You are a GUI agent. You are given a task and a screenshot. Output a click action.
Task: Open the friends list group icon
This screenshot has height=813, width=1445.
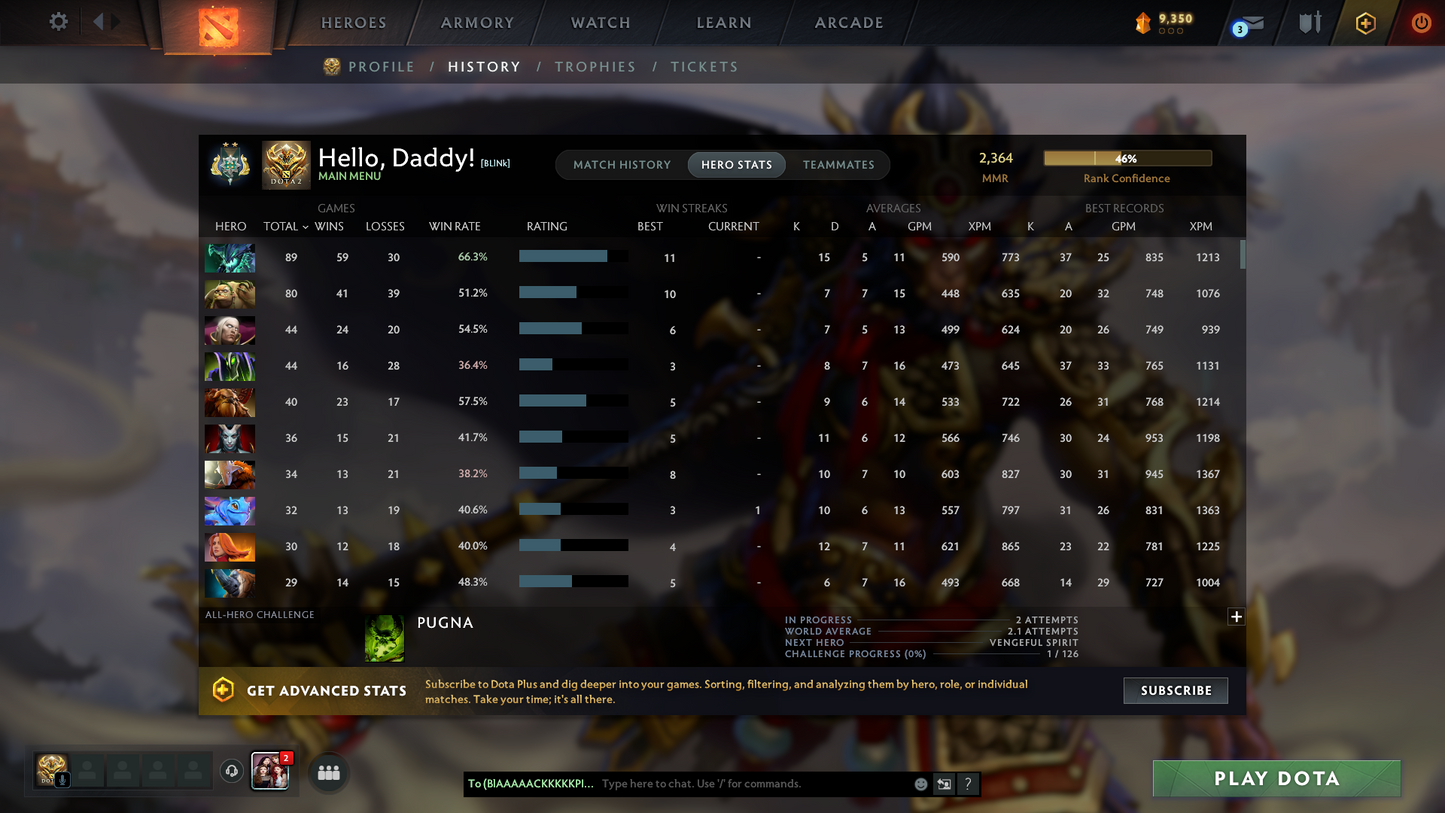point(328,771)
